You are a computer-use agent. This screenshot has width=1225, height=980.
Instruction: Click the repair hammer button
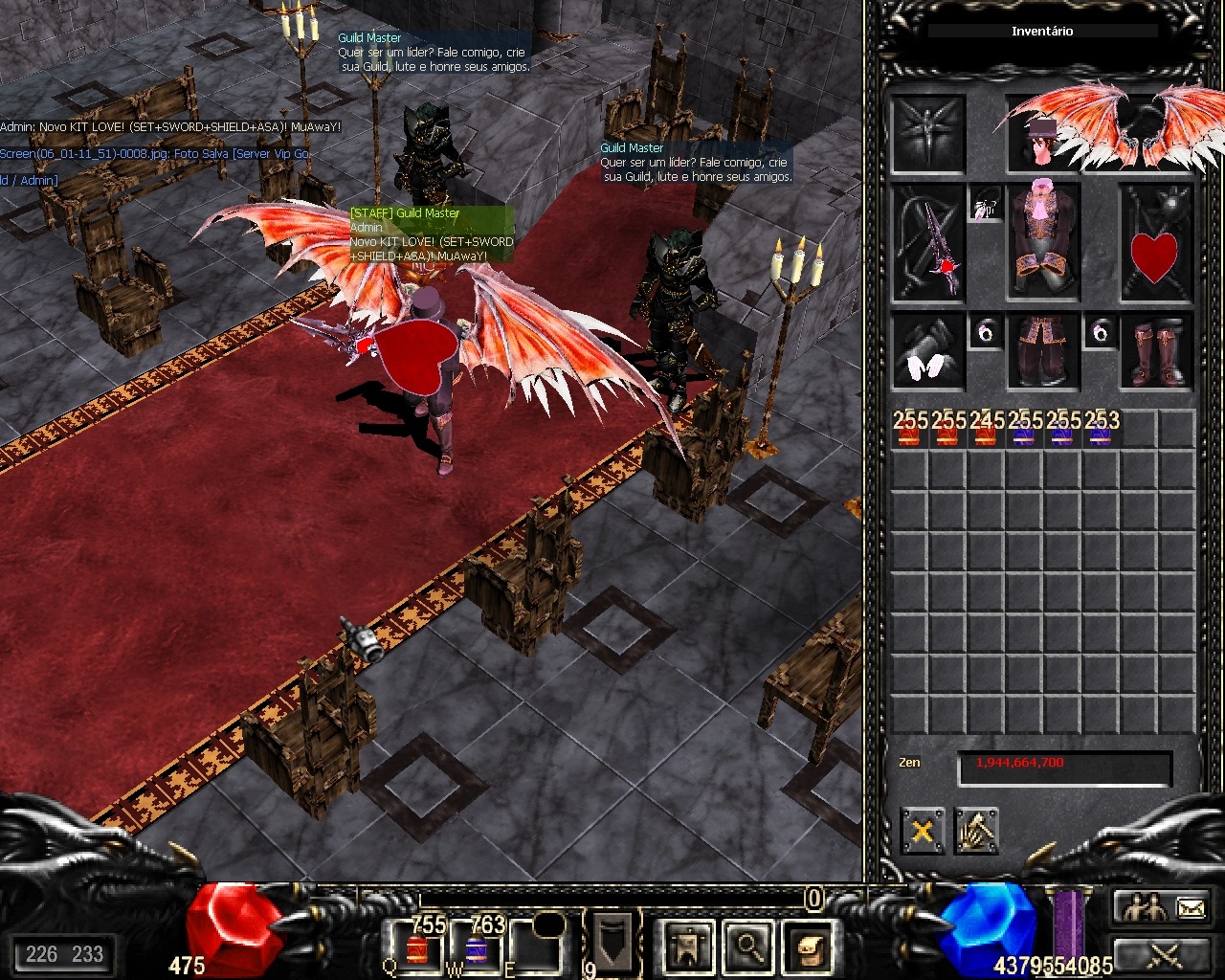(975, 831)
